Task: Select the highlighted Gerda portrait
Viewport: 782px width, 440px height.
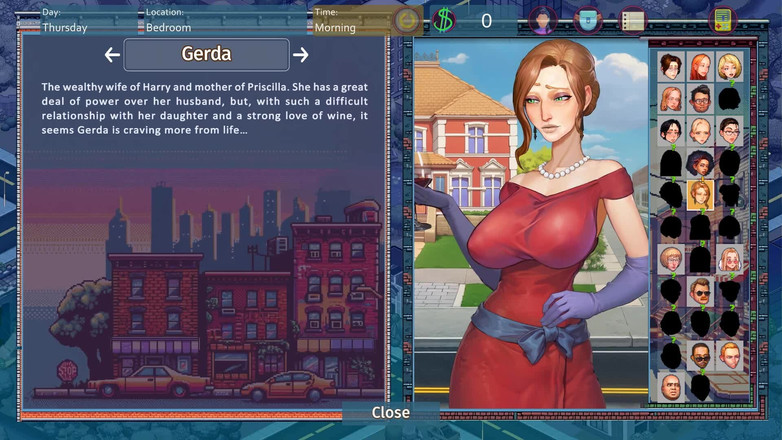Action: pos(700,194)
